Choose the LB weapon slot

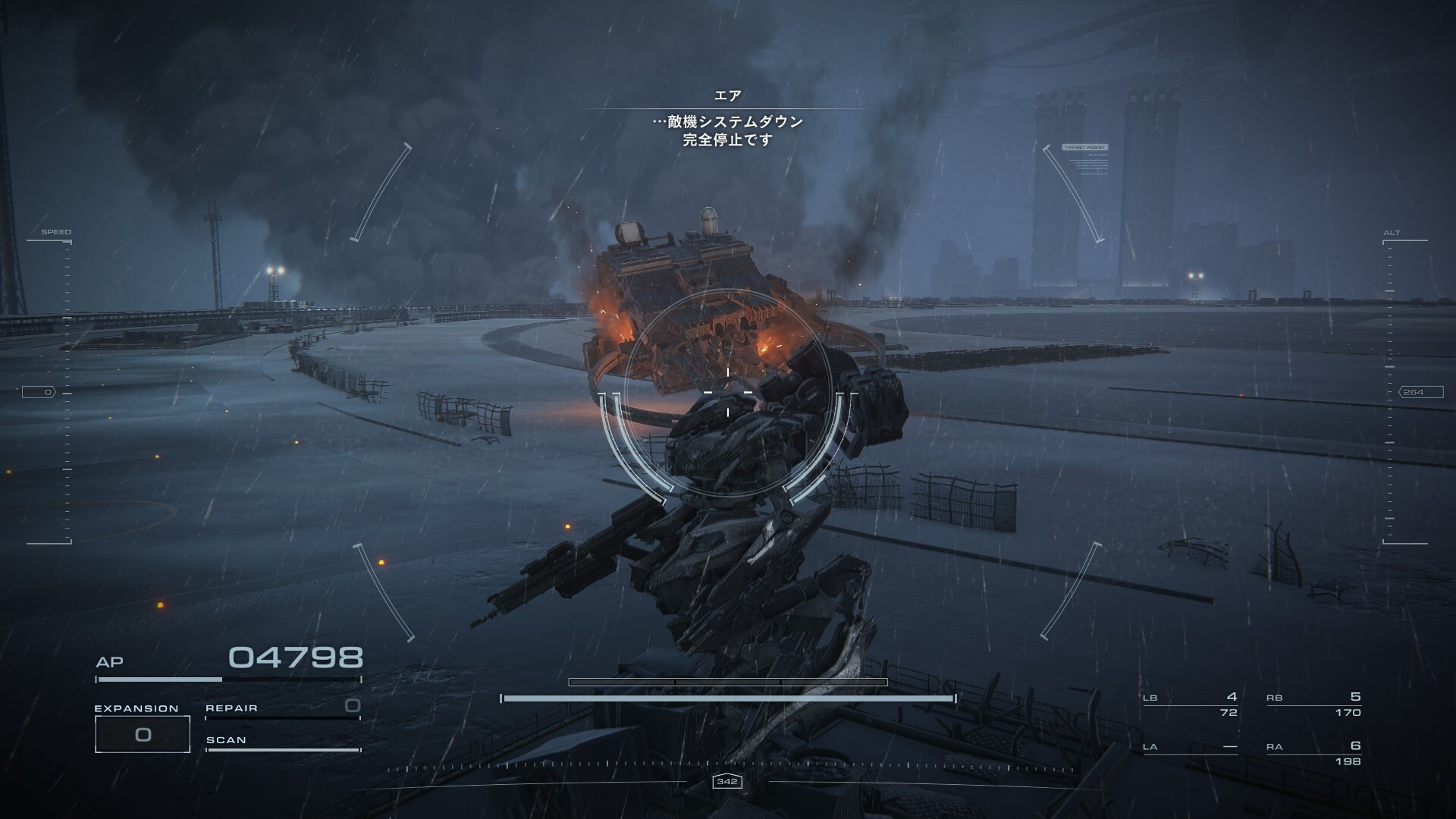[x=1190, y=704]
